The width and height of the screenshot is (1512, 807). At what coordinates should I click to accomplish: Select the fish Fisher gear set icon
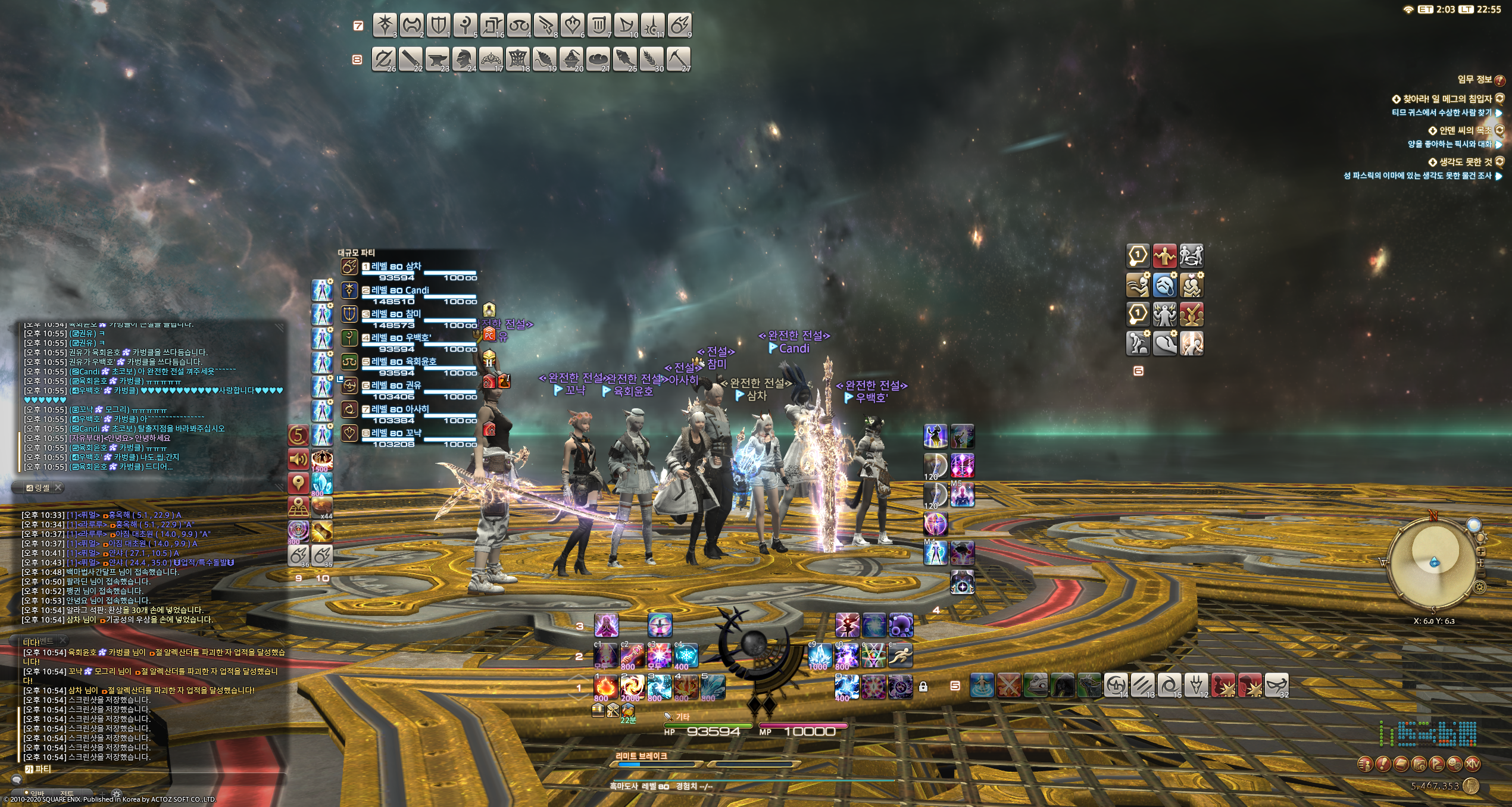coord(625,60)
